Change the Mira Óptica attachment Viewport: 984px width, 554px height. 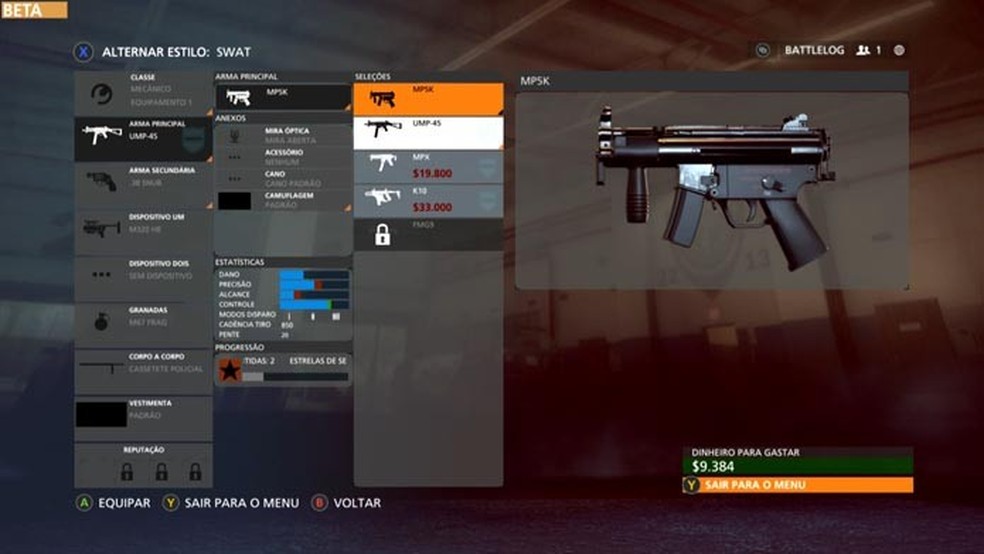coord(283,136)
